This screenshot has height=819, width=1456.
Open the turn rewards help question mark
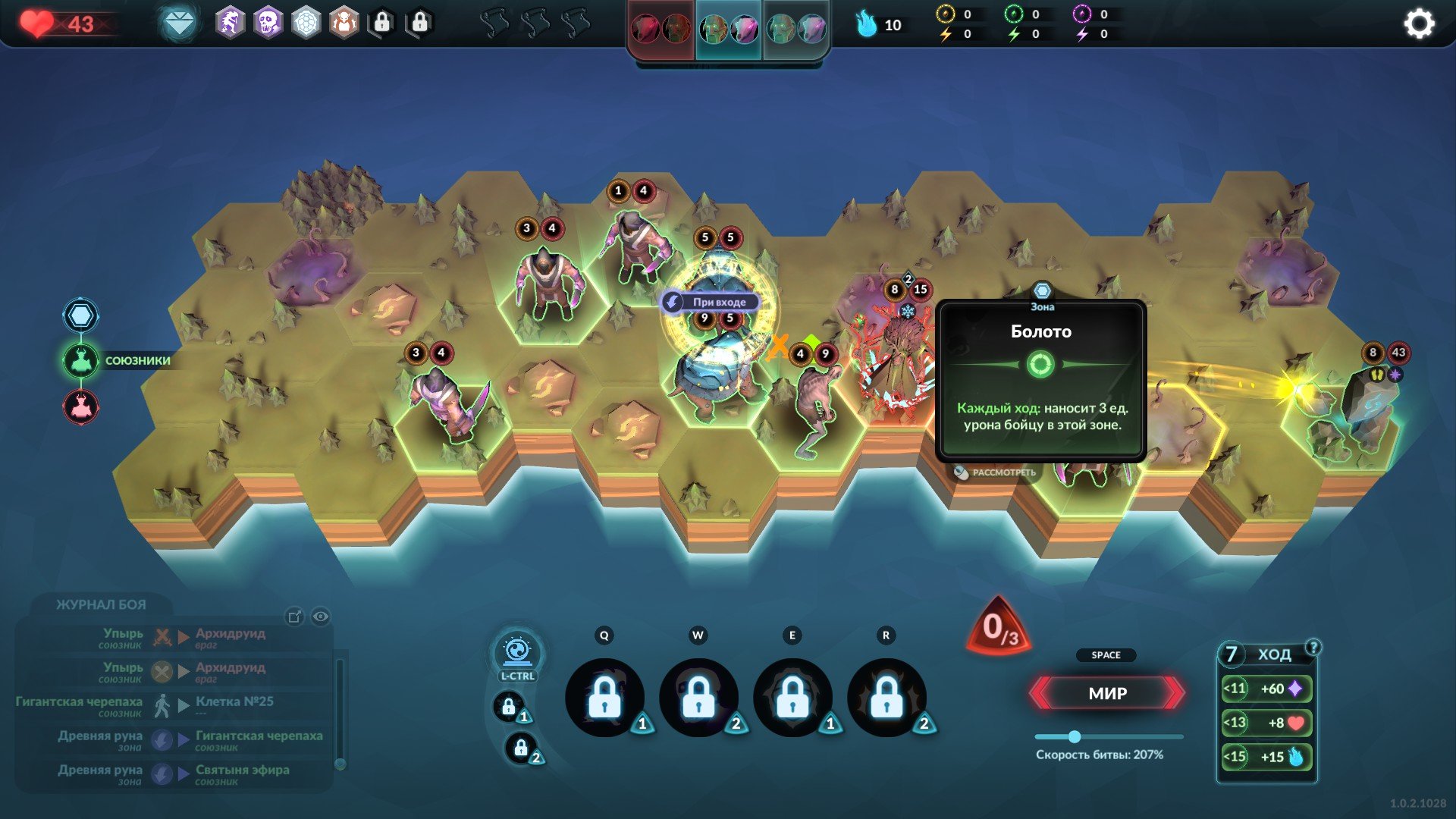coord(1313,647)
